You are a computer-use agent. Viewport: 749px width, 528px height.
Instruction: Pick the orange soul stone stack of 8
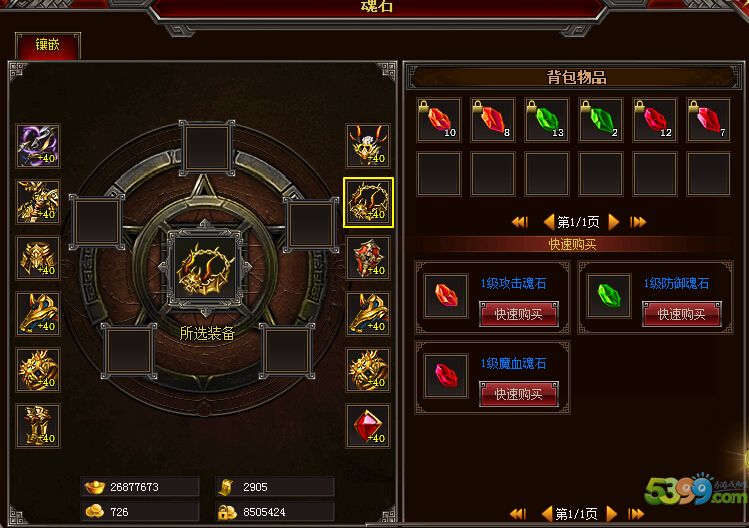(492, 120)
